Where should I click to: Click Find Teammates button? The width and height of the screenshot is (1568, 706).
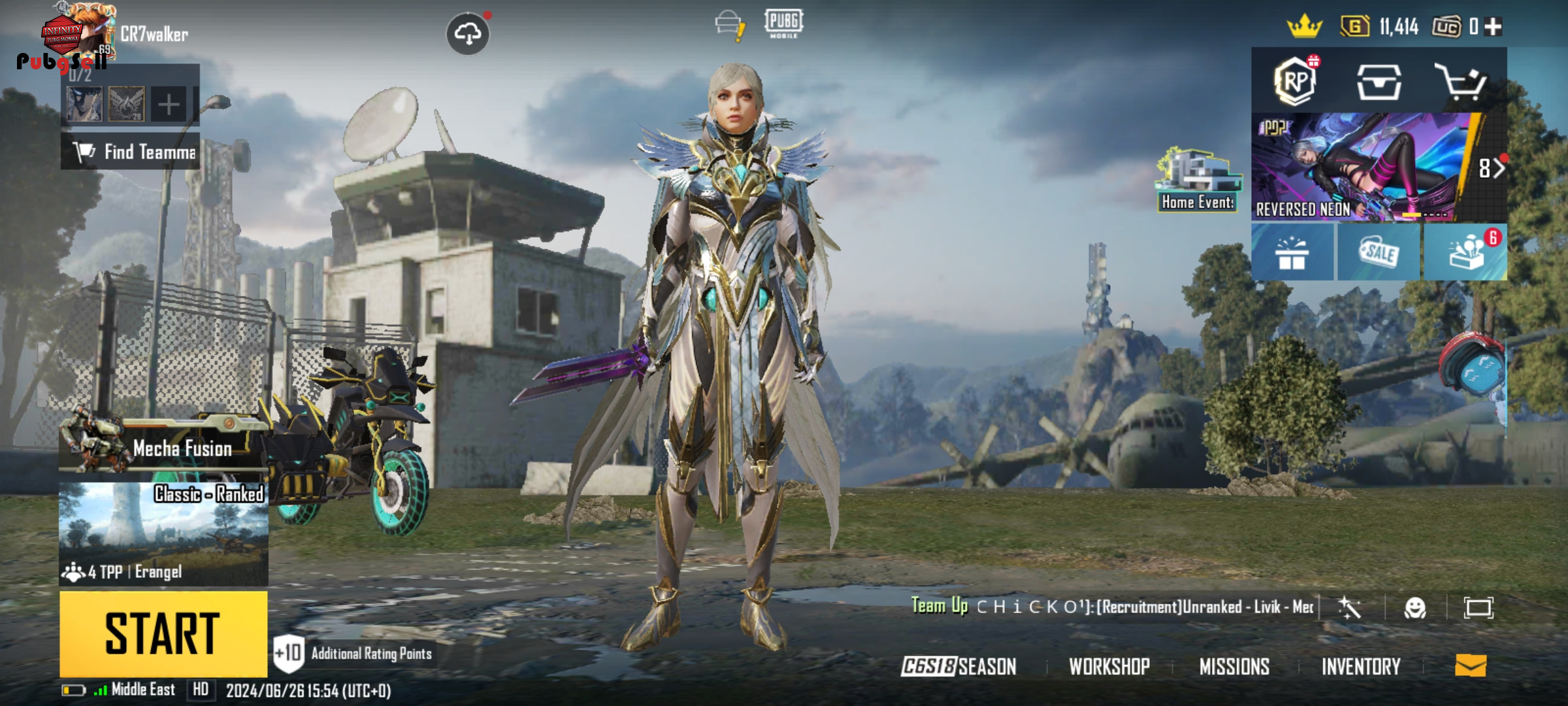(131, 152)
